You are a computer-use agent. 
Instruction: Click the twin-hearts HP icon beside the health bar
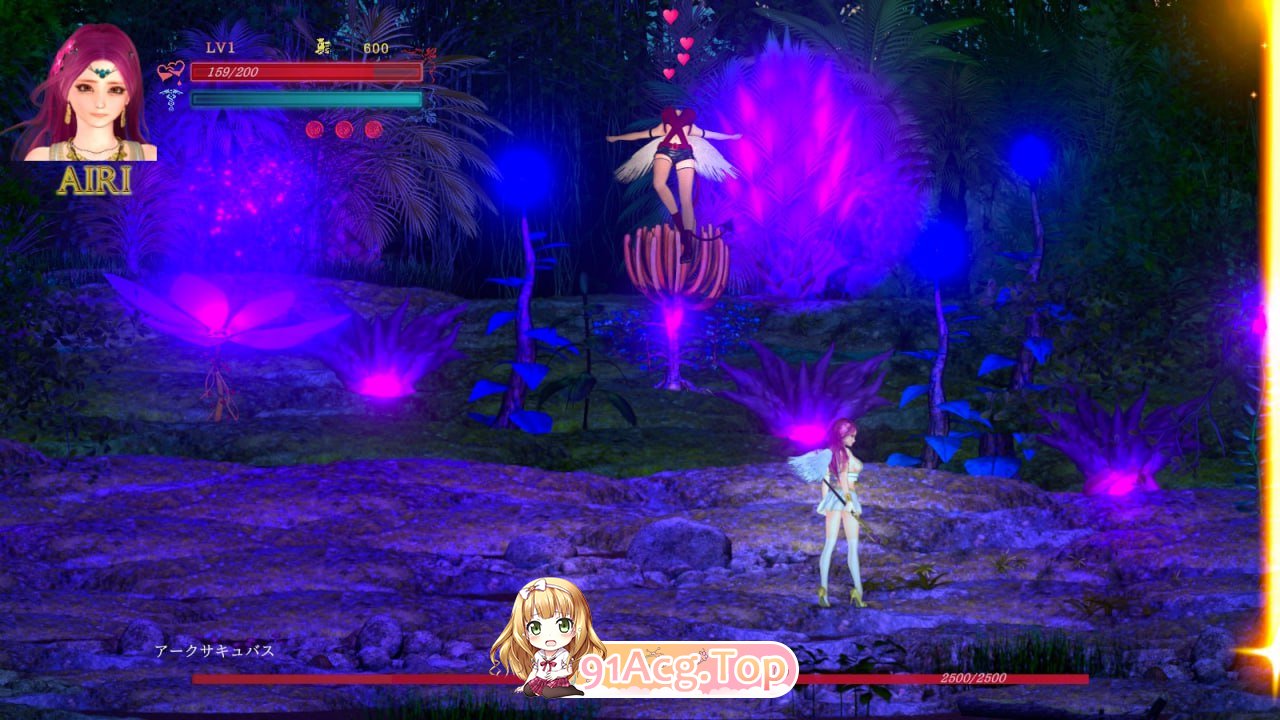pyautogui.click(x=171, y=71)
